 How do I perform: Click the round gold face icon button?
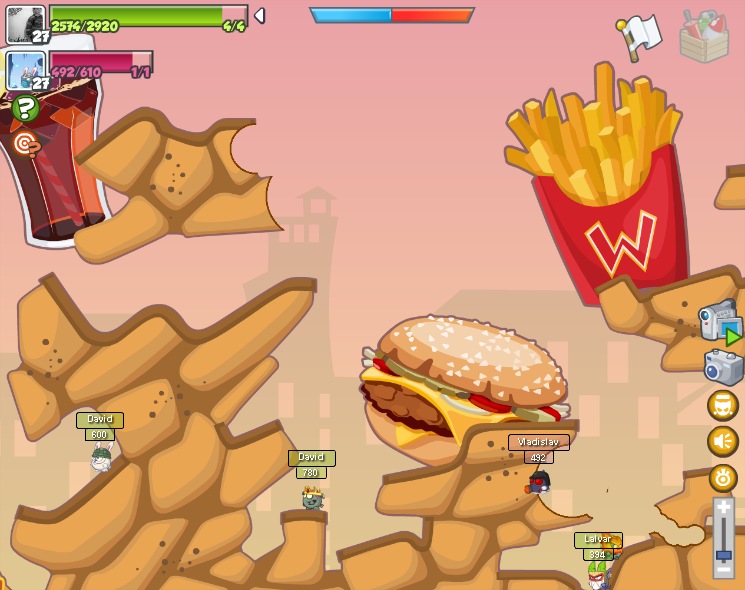722,405
